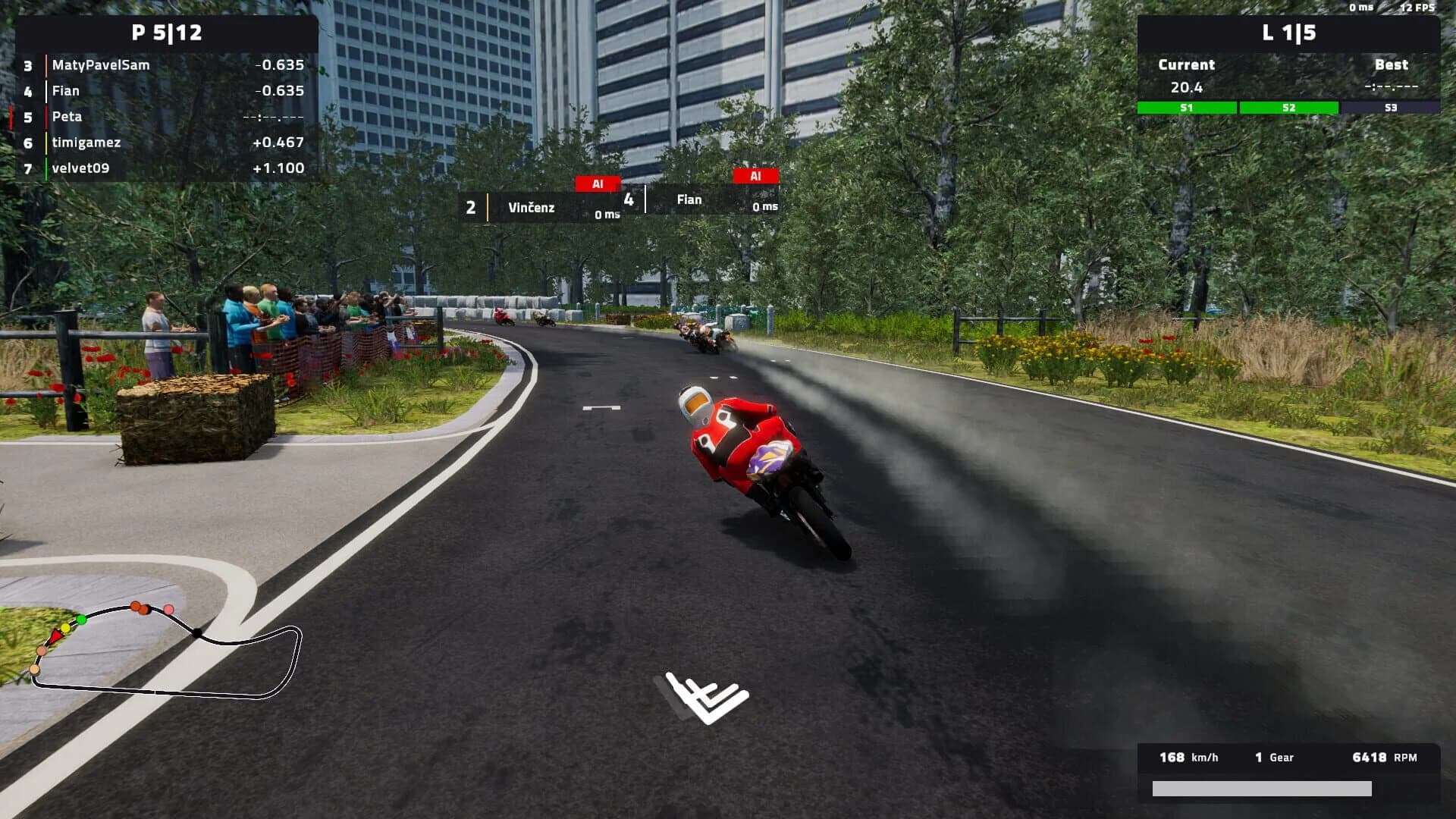
Task: Click rider name MatyPavelSam in standings
Action: tap(101, 65)
